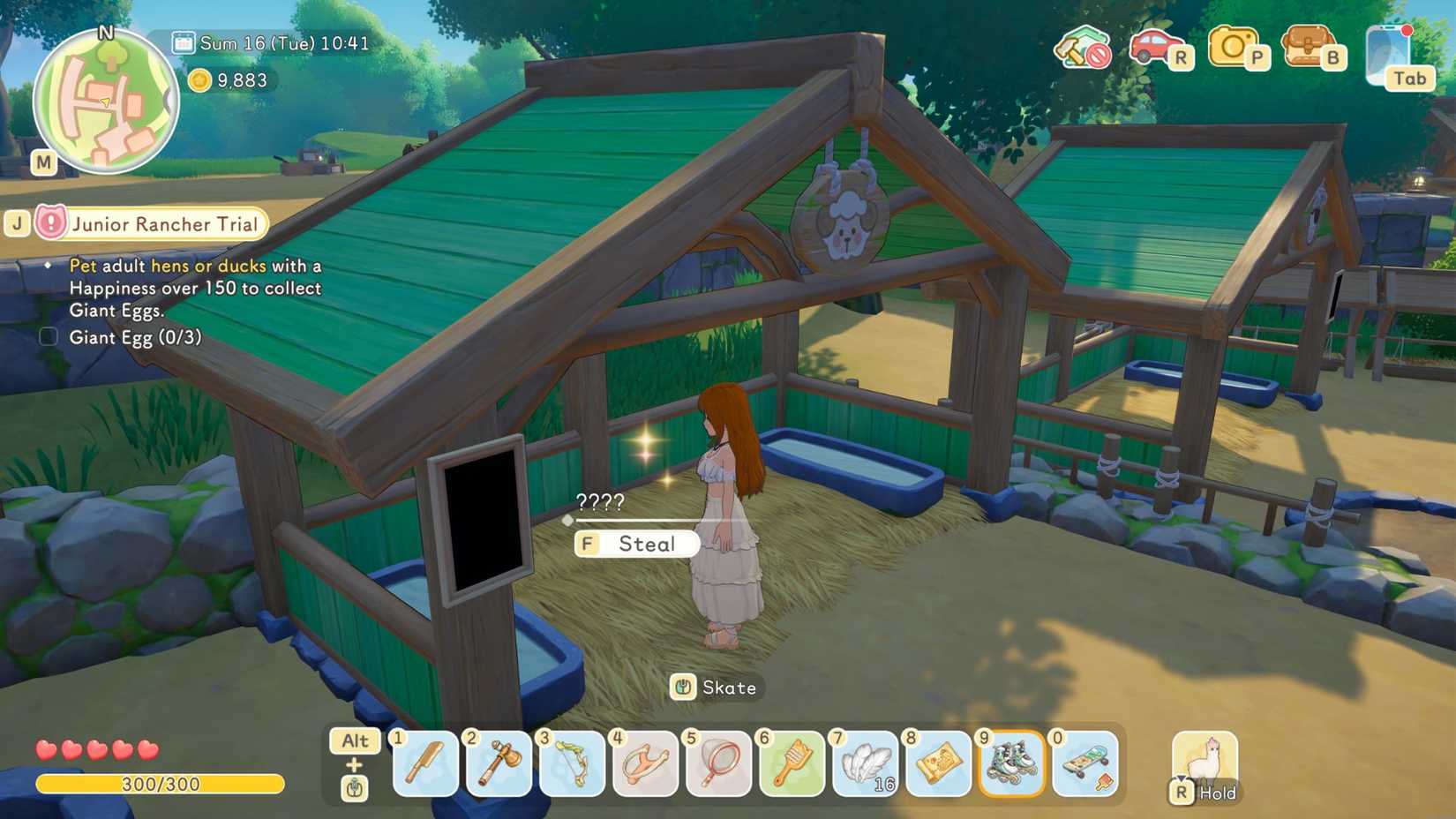Select the slingshot in slot 4
1456x819 pixels.
pyautogui.click(x=643, y=764)
